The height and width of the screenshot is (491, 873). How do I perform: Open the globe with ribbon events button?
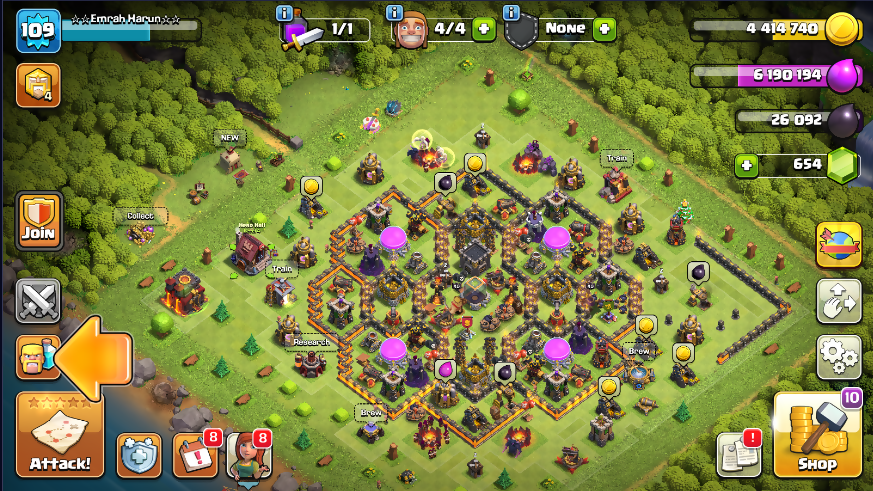tap(839, 245)
